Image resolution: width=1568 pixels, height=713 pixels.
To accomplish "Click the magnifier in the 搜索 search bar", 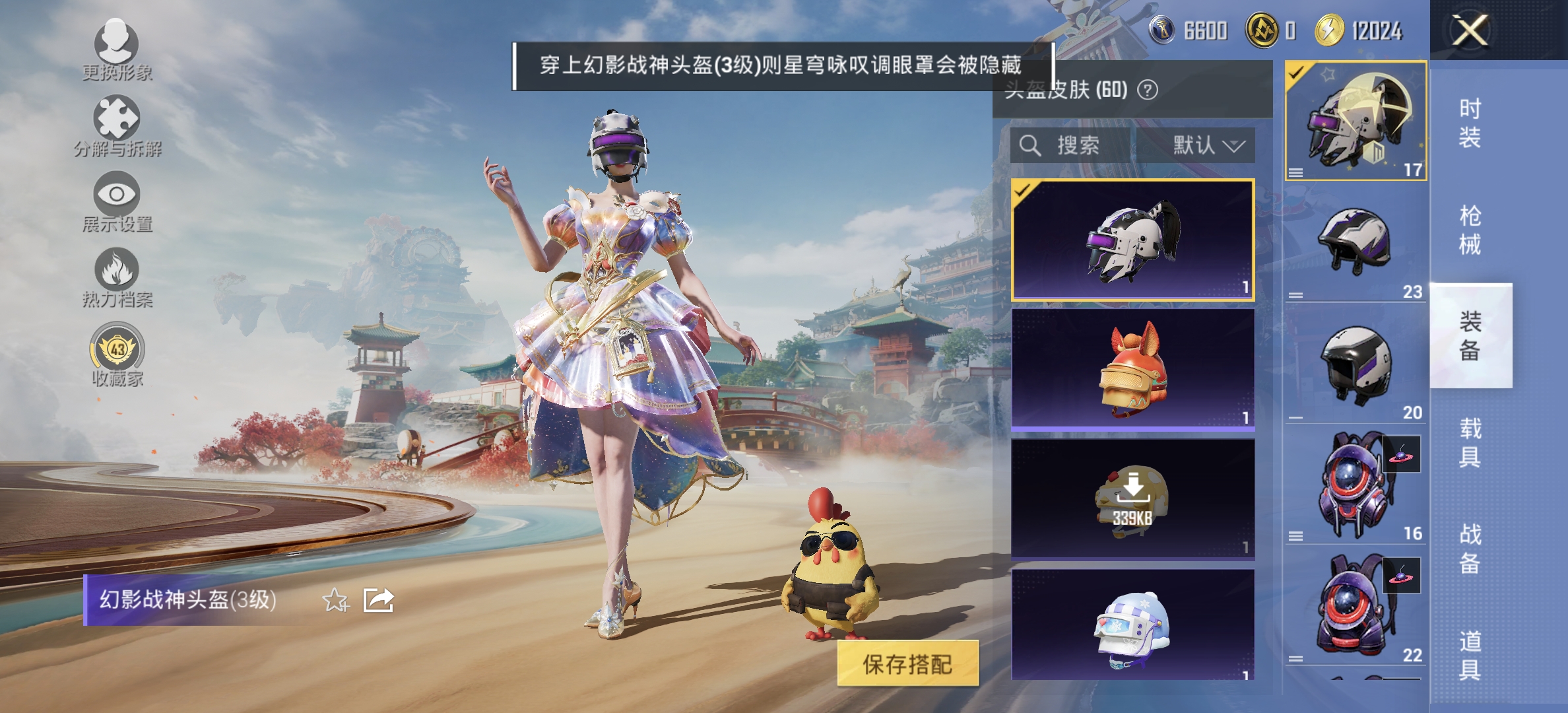I will pos(1029,145).
